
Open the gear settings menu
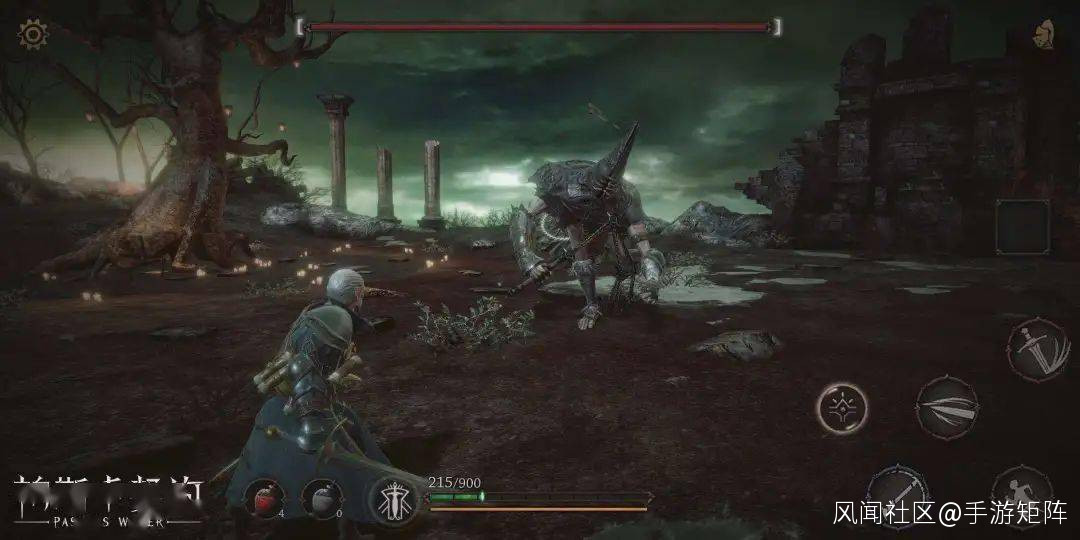click(33, 35)
